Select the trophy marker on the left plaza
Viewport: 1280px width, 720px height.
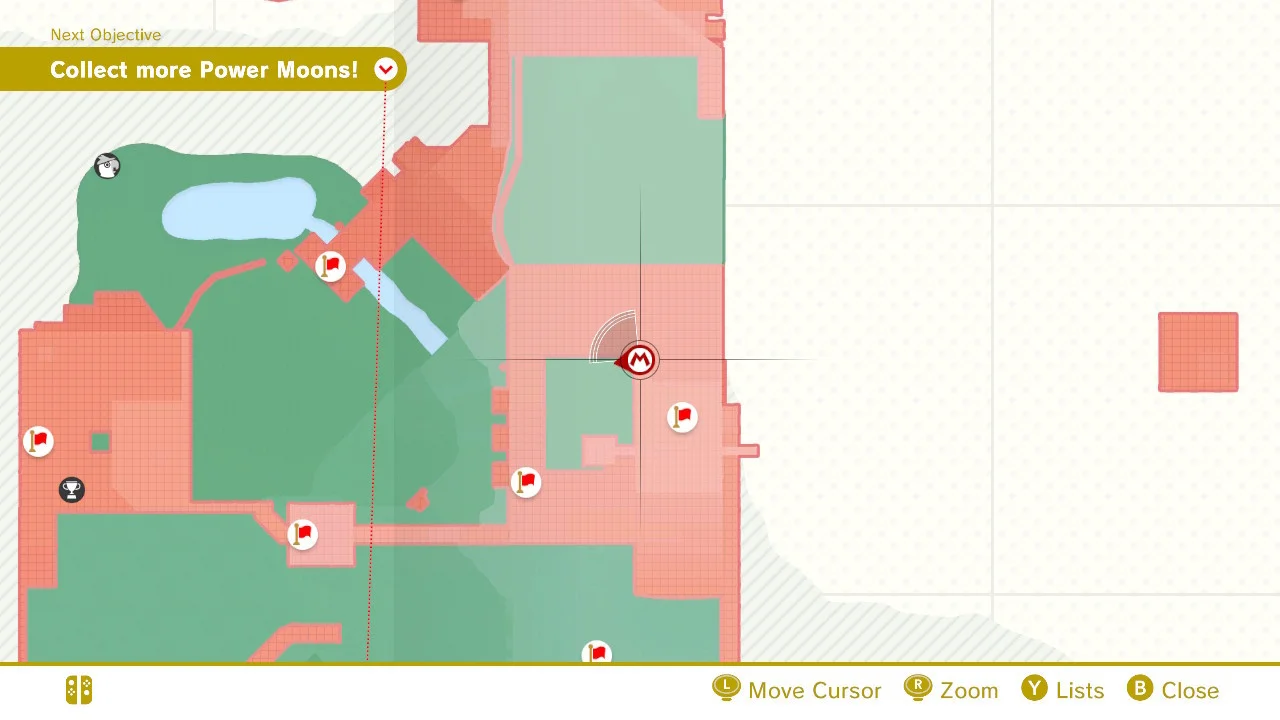tap(71, 490)
